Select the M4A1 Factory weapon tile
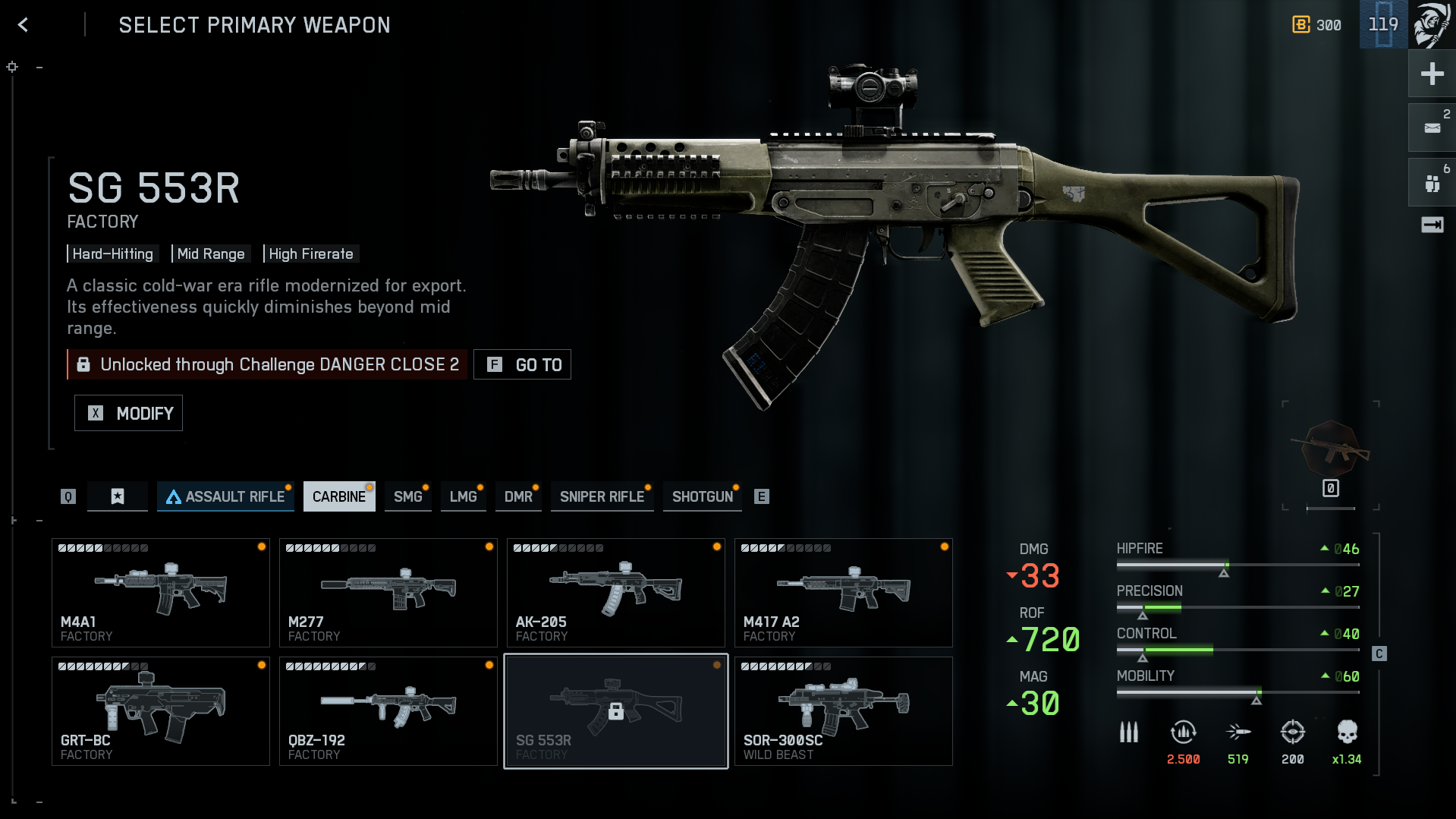Image resolution: width=1456 pixels, height=819 pixels. (x=160, y=592)
